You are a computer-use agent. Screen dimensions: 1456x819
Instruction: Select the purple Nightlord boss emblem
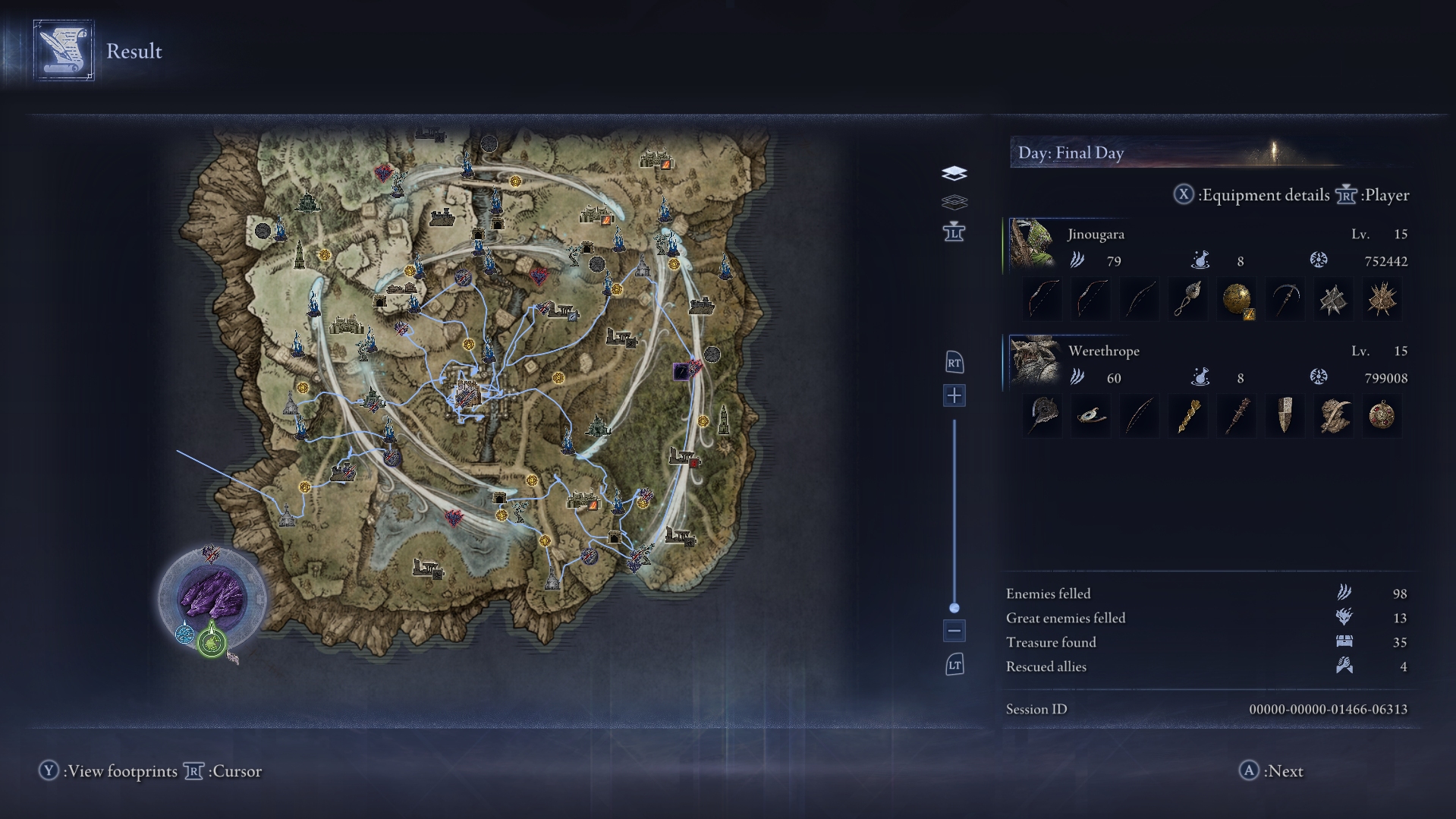click(212, 597)
